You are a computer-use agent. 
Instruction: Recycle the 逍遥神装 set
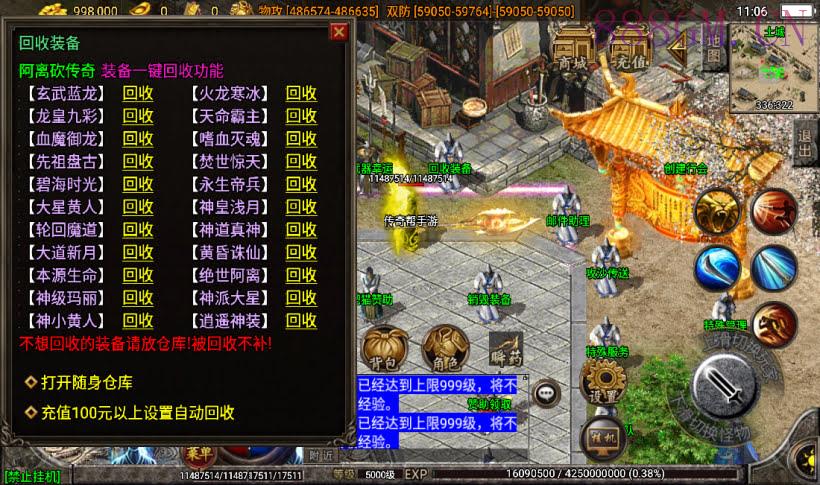[301, 321]
